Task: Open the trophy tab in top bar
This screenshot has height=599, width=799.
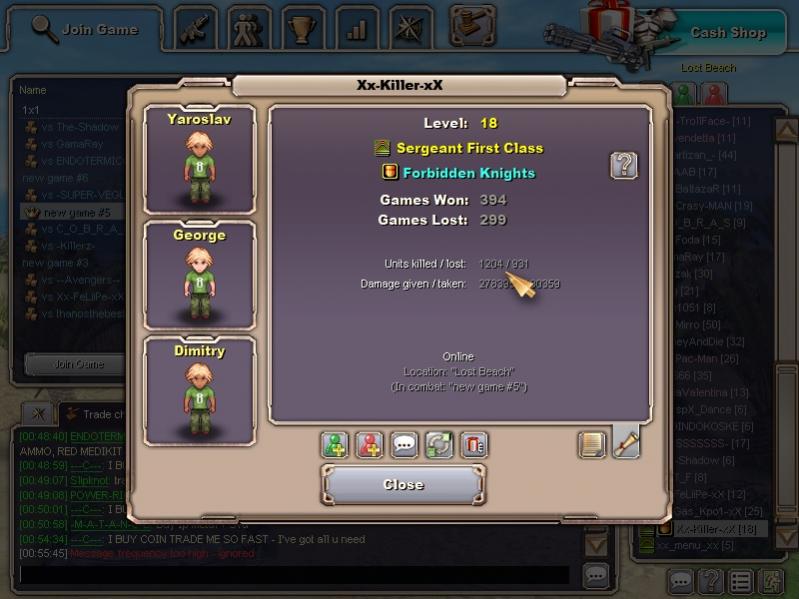Action: click(x=303, y=29)
